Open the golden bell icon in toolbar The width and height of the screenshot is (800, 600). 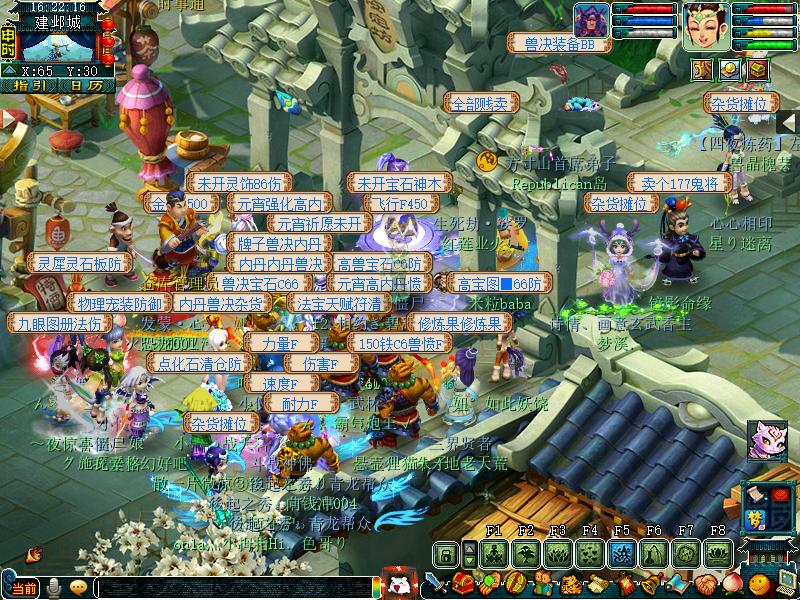click(x=651, y=582)
